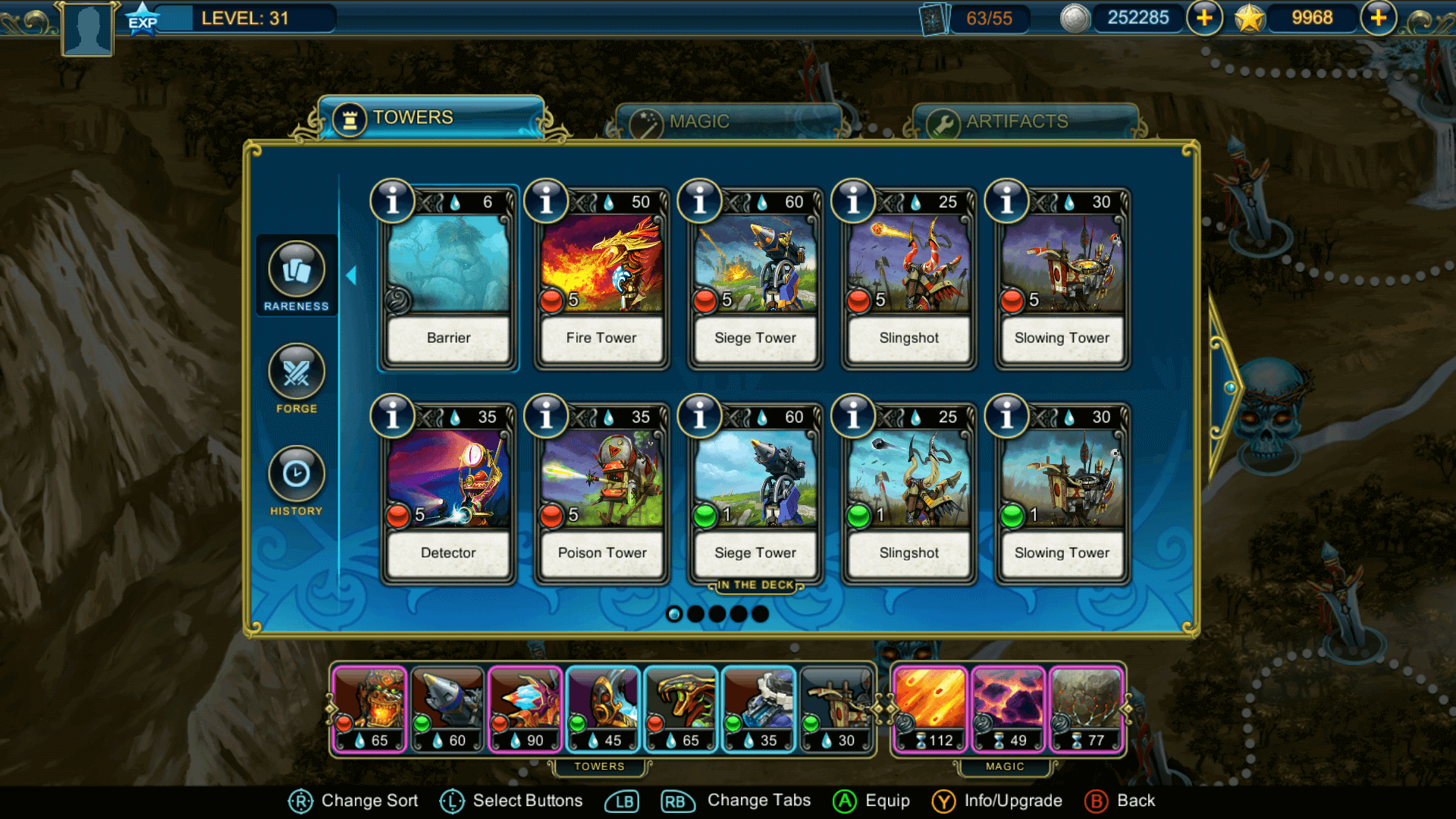This screenshot has height=819, width=1456.
Task: Buy more gold stars with plus button
Action: coord(1379,17)
